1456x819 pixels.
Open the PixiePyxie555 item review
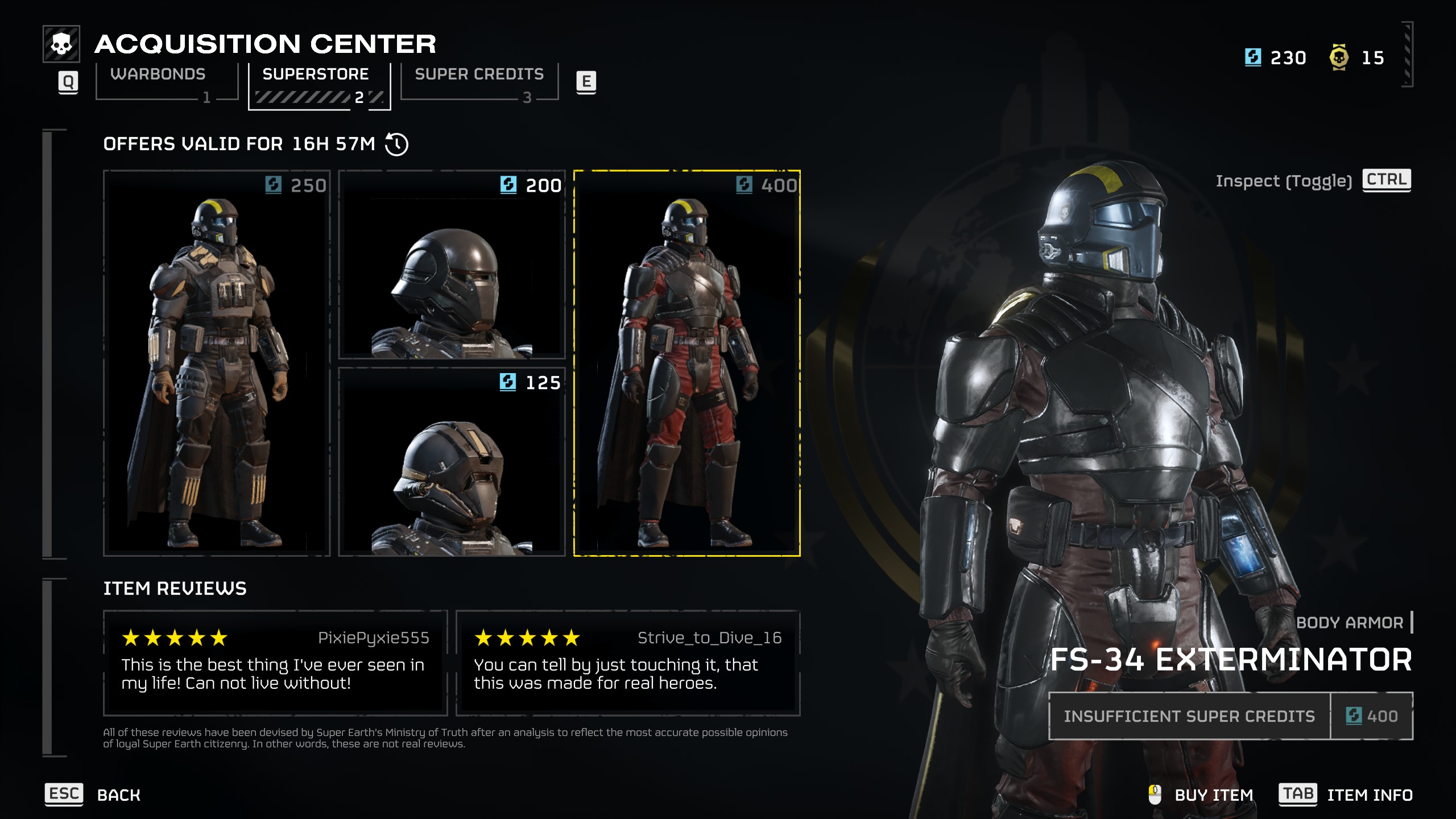coord(275,663)
